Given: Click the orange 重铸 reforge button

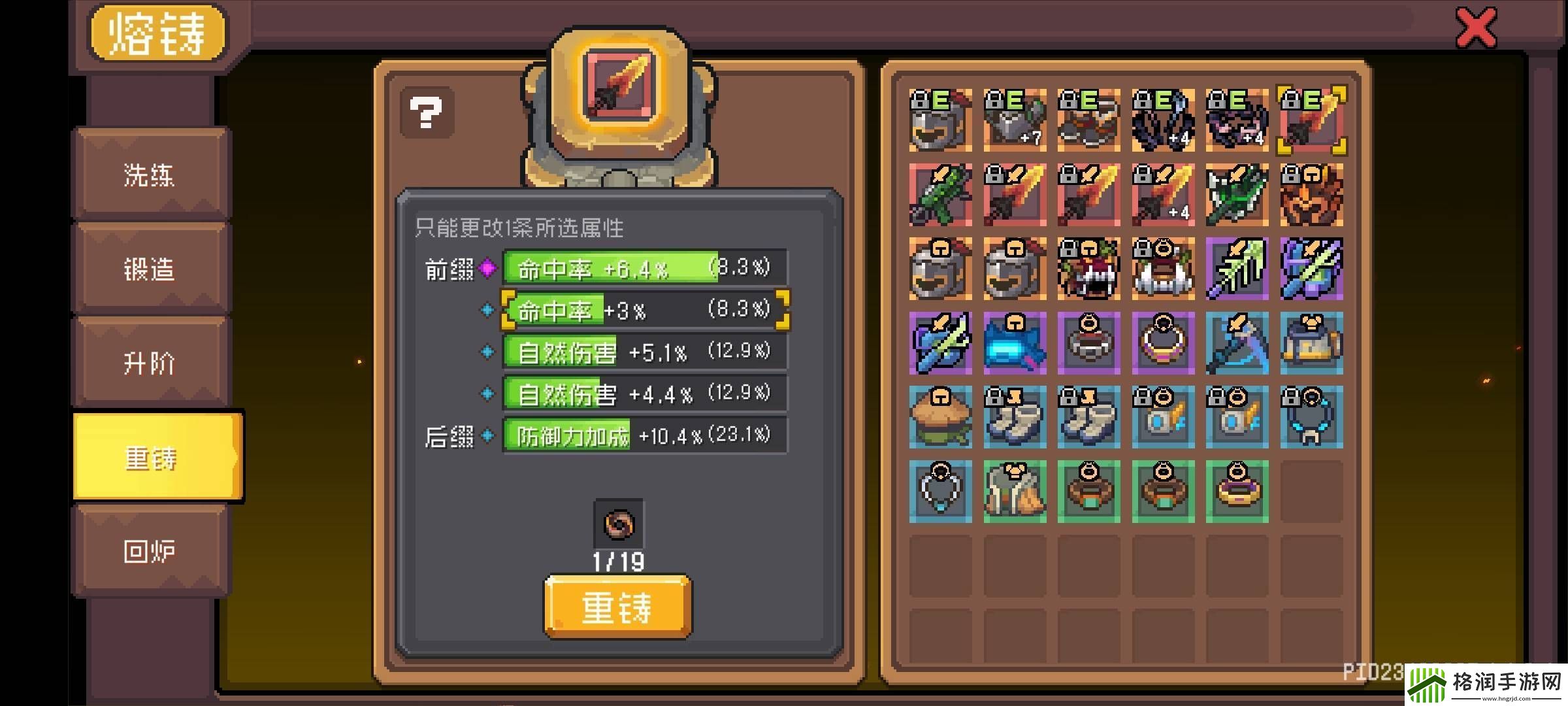Looking at the screenshot, I should [617, 607].
